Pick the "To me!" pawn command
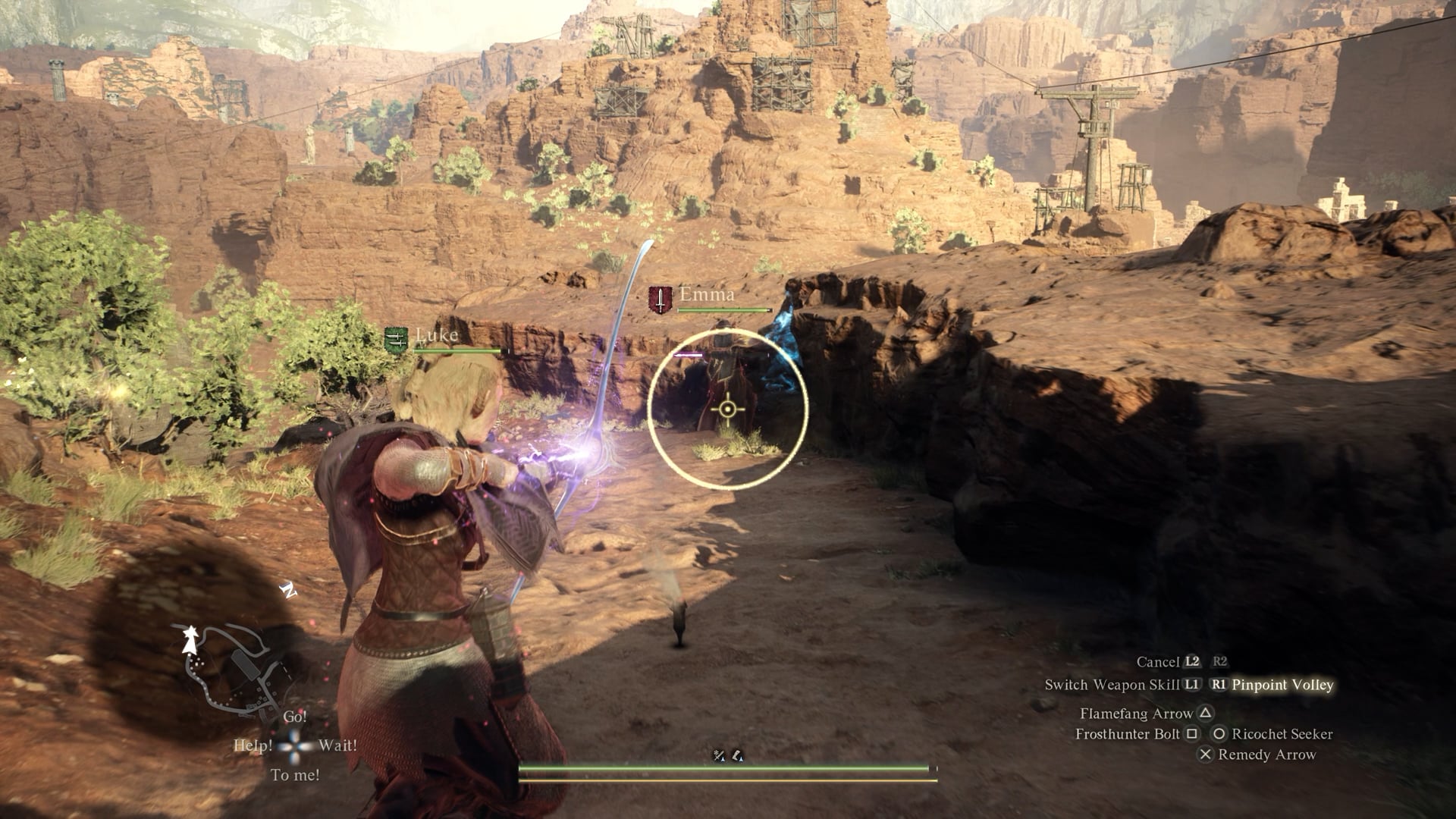The height and width of the screenshot is (819, 1456). [x=295, y=775]
